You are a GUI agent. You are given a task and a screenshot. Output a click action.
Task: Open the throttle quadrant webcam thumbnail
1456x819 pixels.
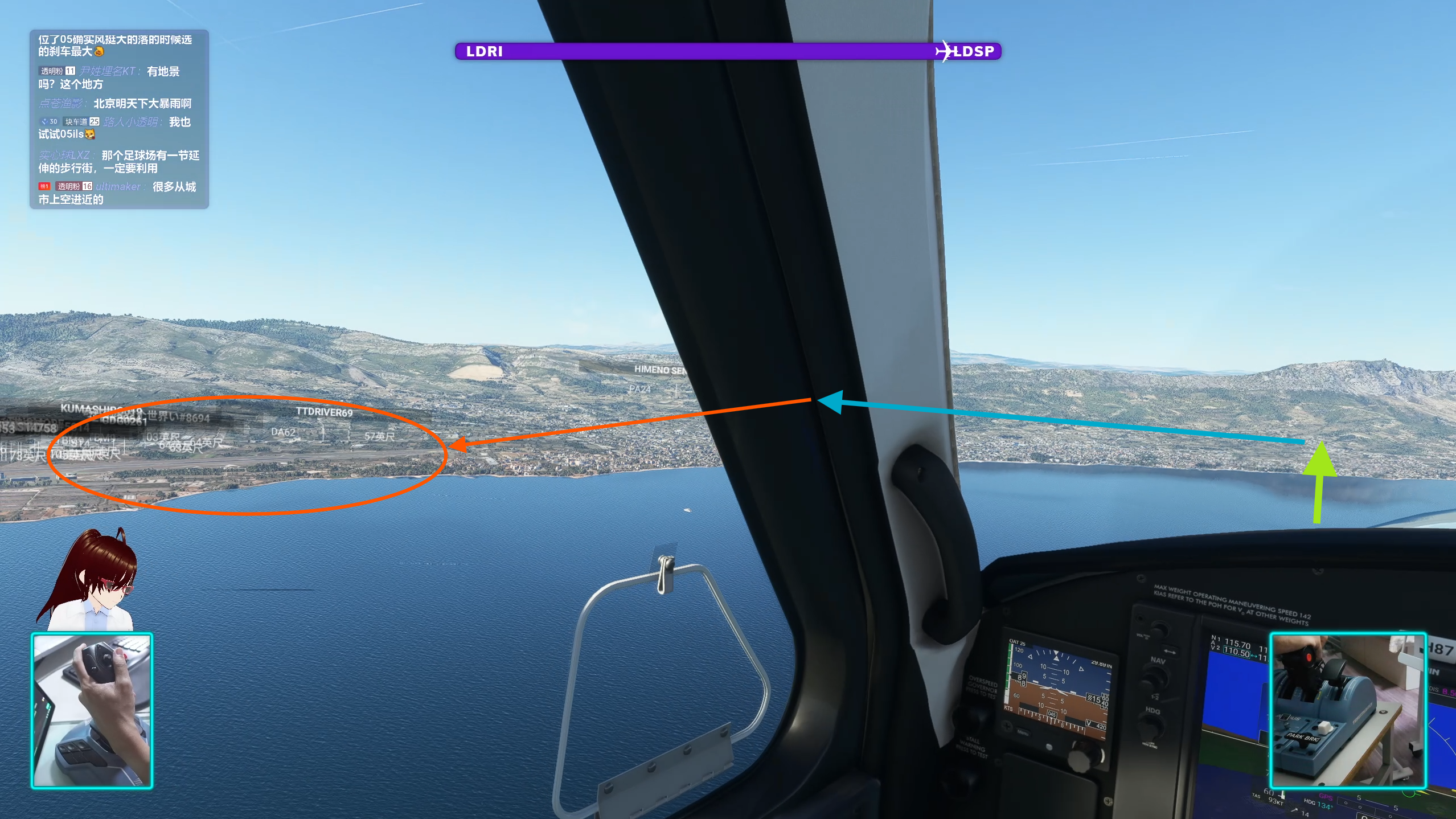tap(1348, 710)
